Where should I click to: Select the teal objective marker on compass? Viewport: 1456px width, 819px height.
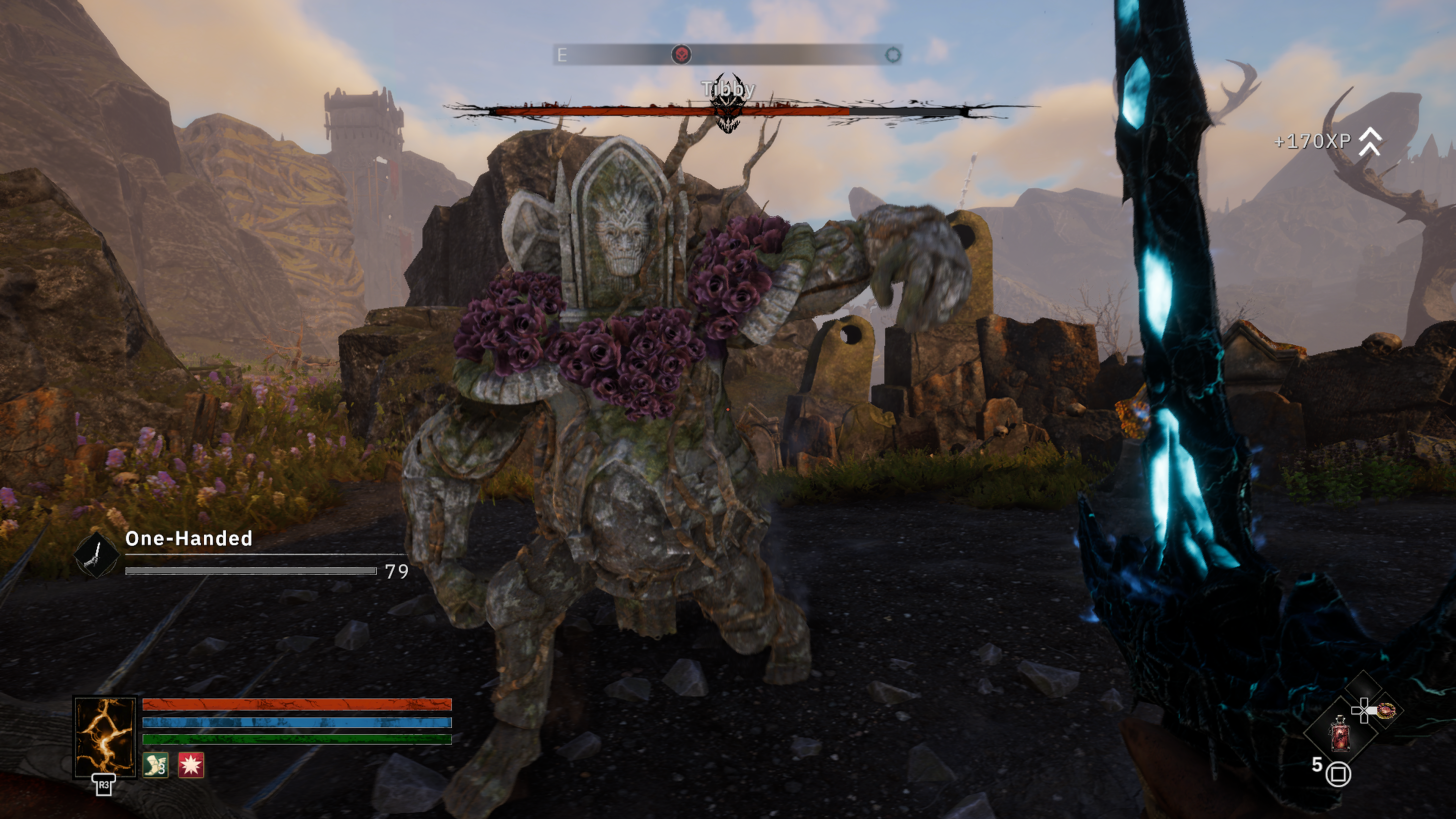tap(893, 55)
